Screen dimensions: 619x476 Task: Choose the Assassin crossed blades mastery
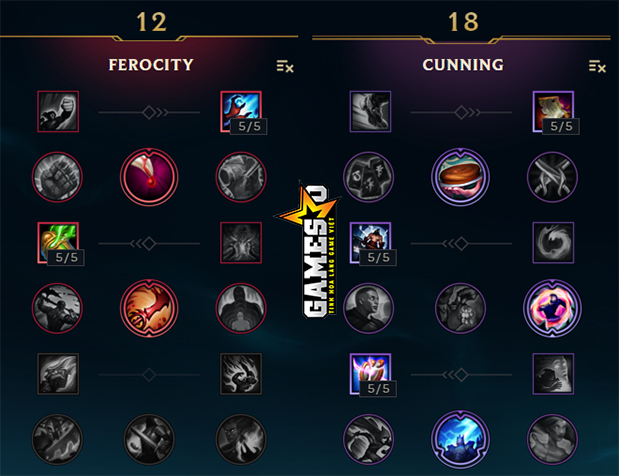552,177
